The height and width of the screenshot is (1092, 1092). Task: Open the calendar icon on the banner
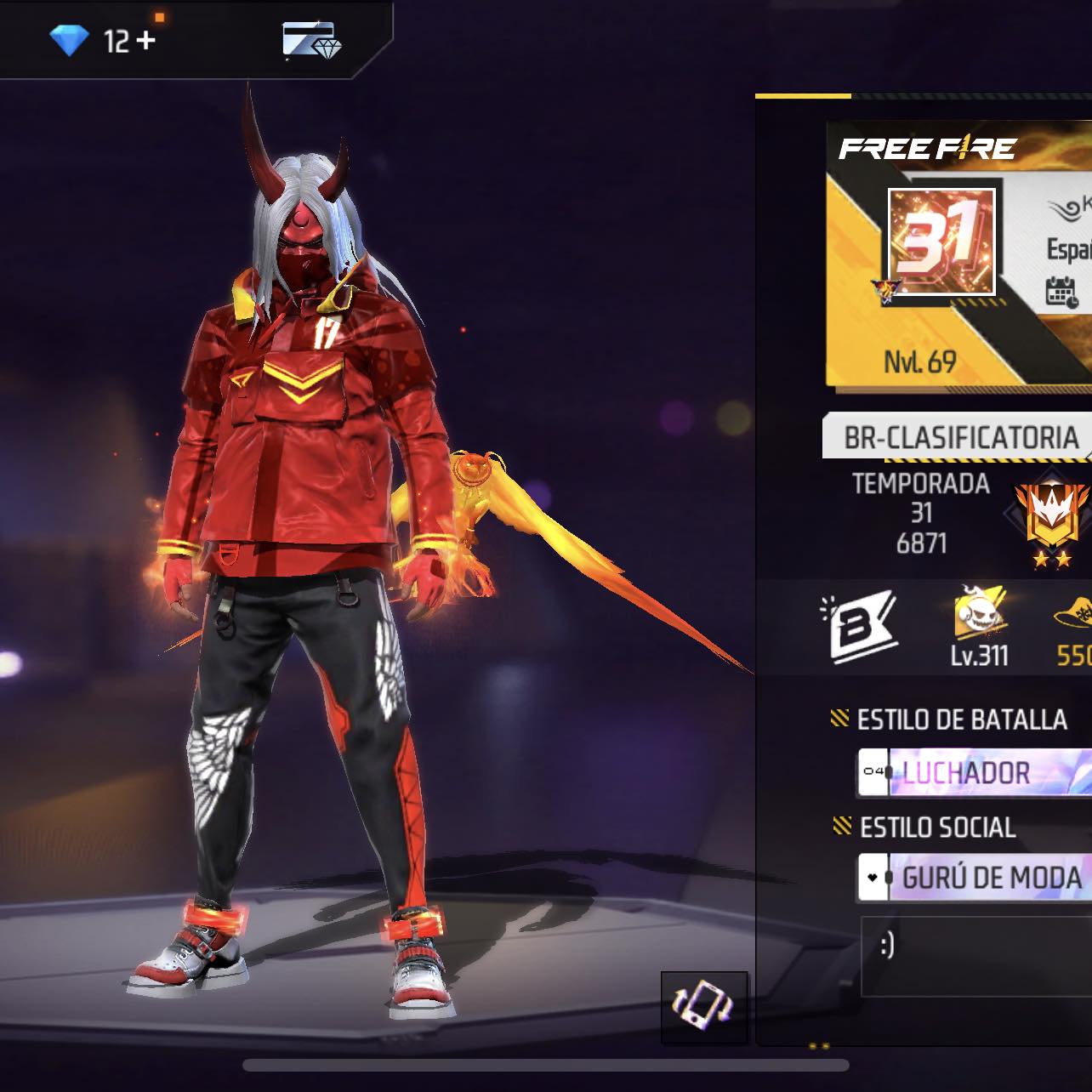(x=1061, y=291)
